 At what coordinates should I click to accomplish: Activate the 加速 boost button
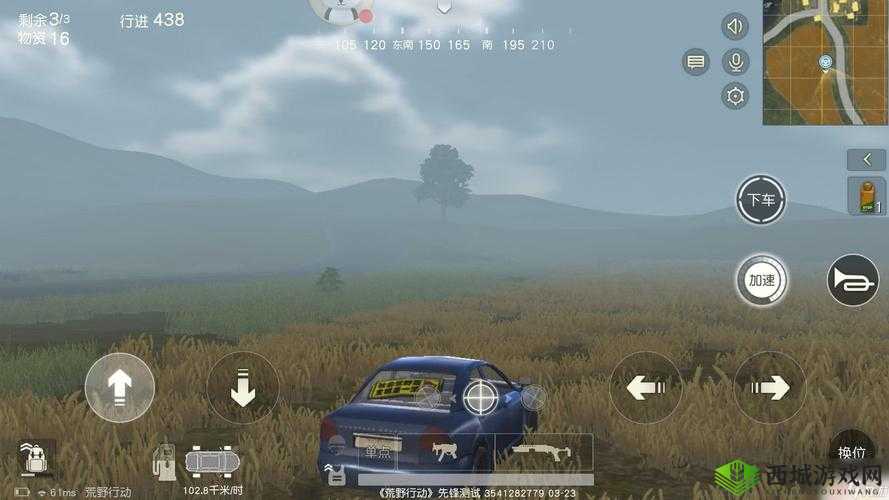[x=762, y=280]
